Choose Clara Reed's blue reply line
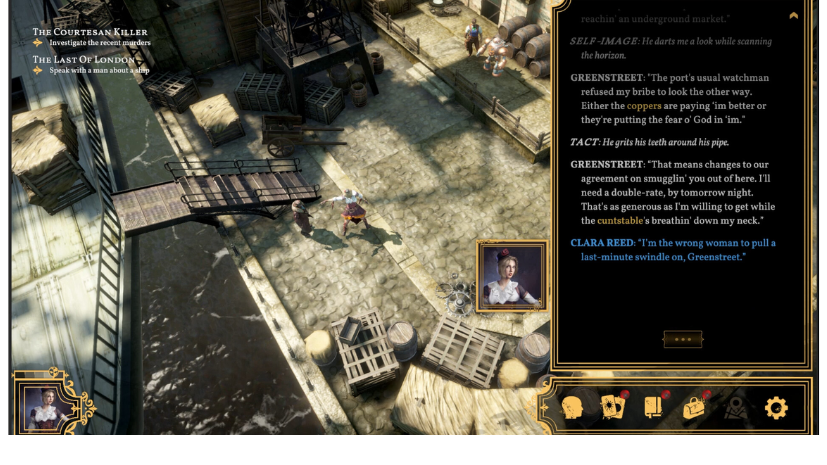Viewport: 827px width, 465px height. click(x=673, y=250)
